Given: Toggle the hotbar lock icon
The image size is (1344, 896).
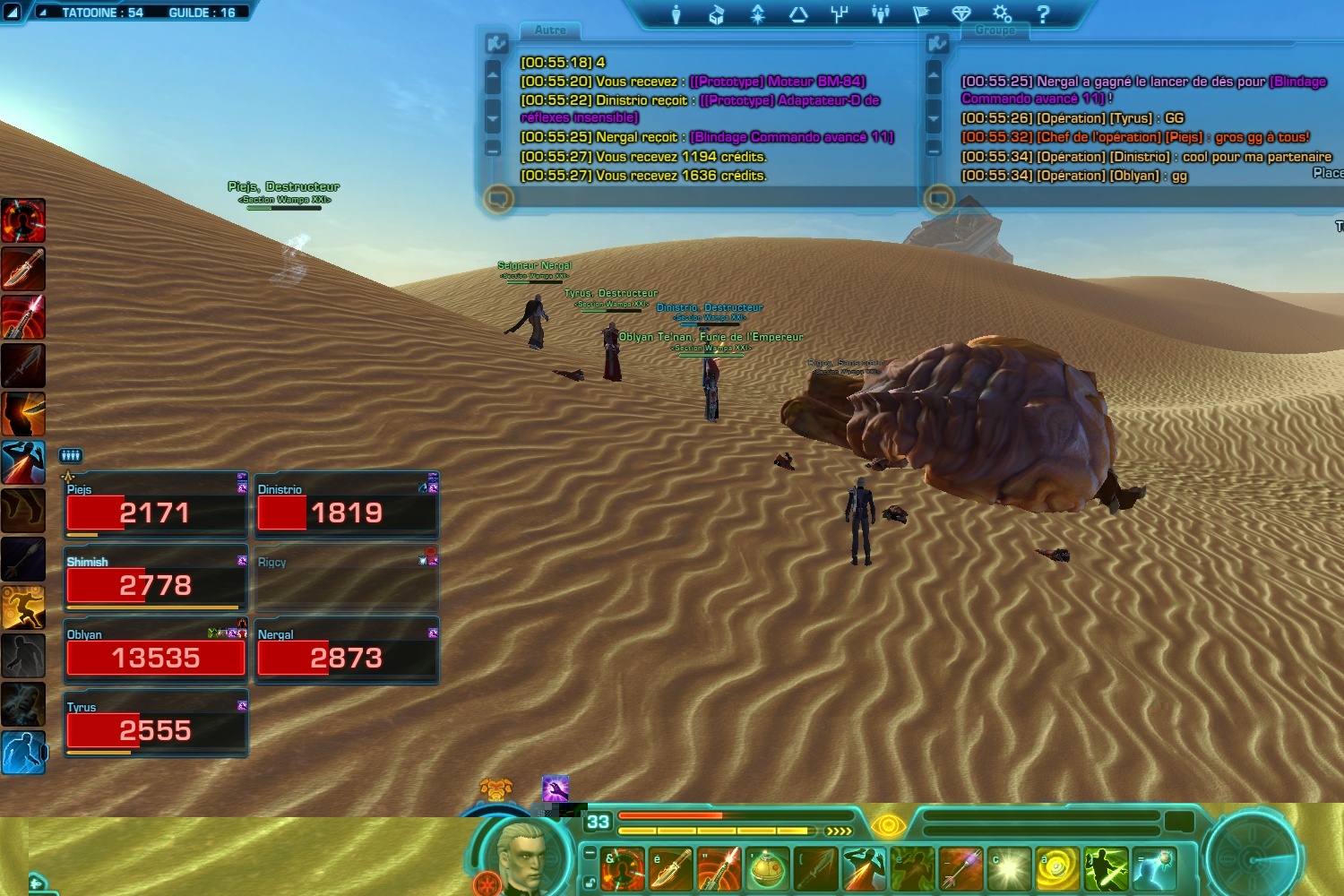Looking at the screenshot, I should 590,883.
